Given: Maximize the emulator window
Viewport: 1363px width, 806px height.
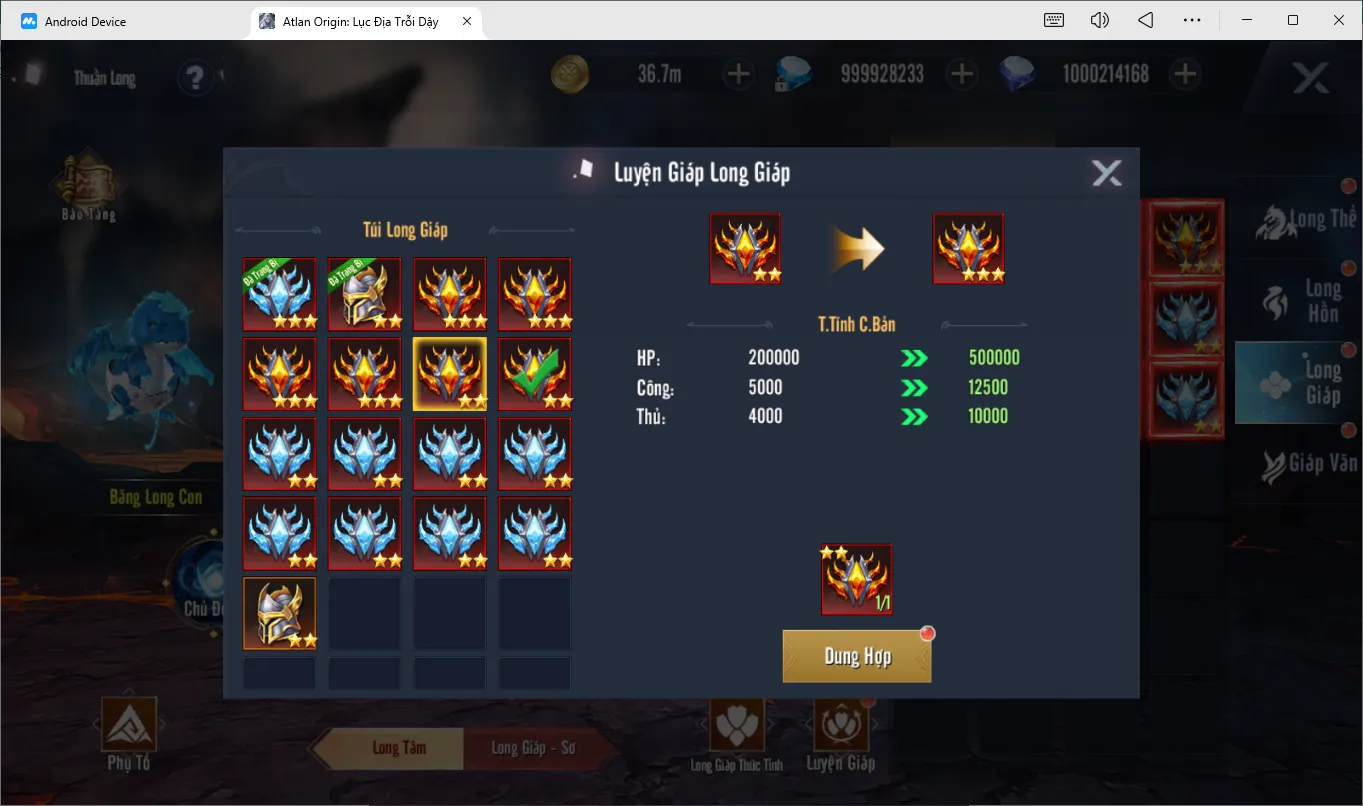Looking at the screenshot, I should click(x=1293, y=20).
